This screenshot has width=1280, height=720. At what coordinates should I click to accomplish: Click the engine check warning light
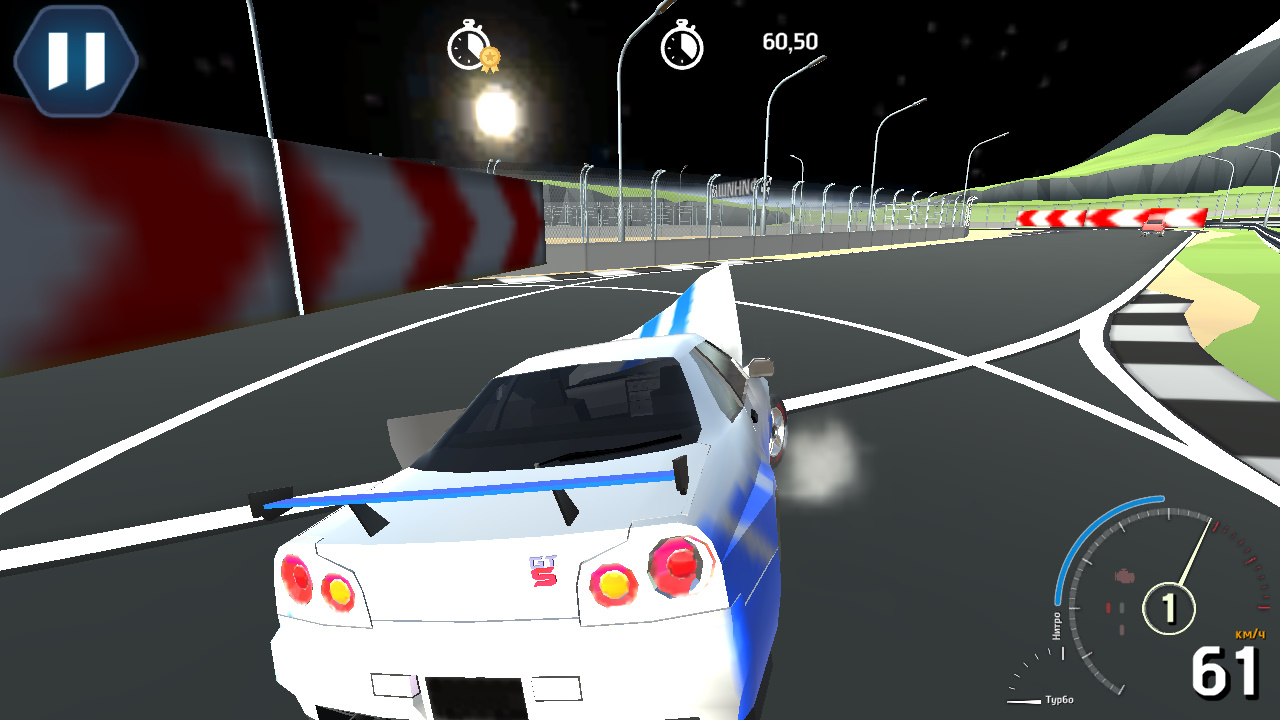click(1123, 575)
